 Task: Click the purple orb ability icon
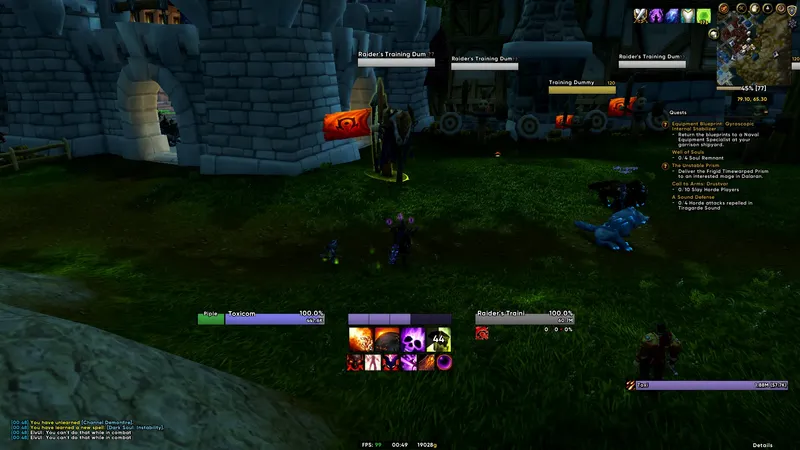(x=443, y=361)
